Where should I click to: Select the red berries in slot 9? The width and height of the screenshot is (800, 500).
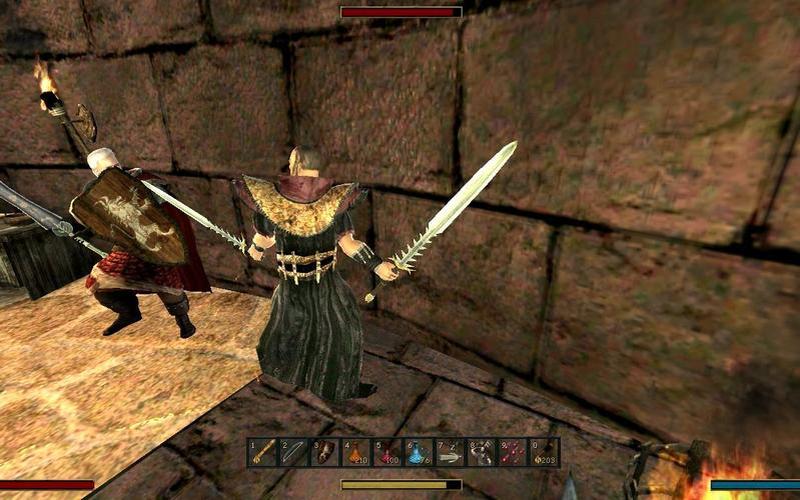pyautogui.click(x=512, y=452)
